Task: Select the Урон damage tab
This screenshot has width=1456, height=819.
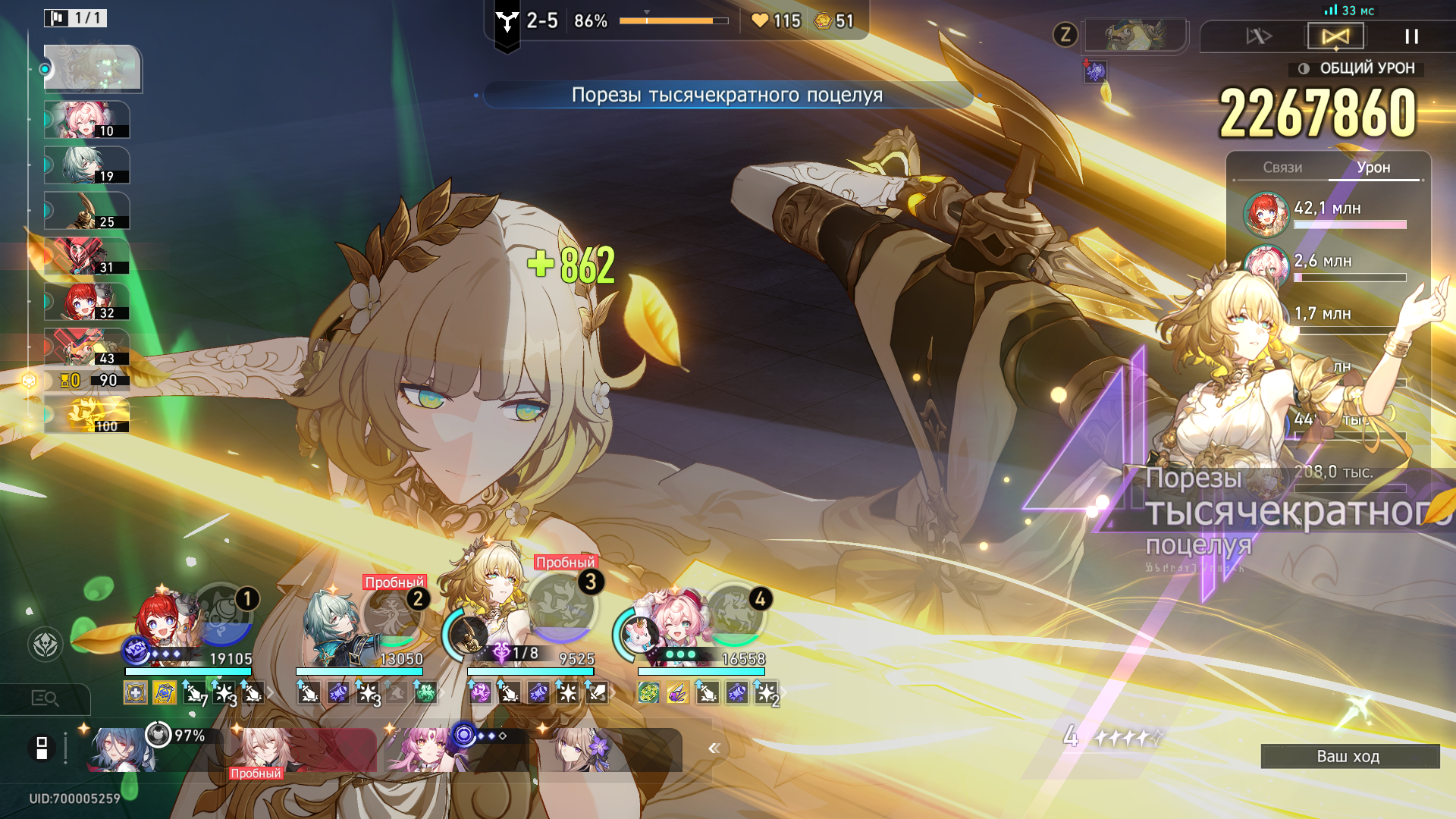Action: tap(1373, 168)
